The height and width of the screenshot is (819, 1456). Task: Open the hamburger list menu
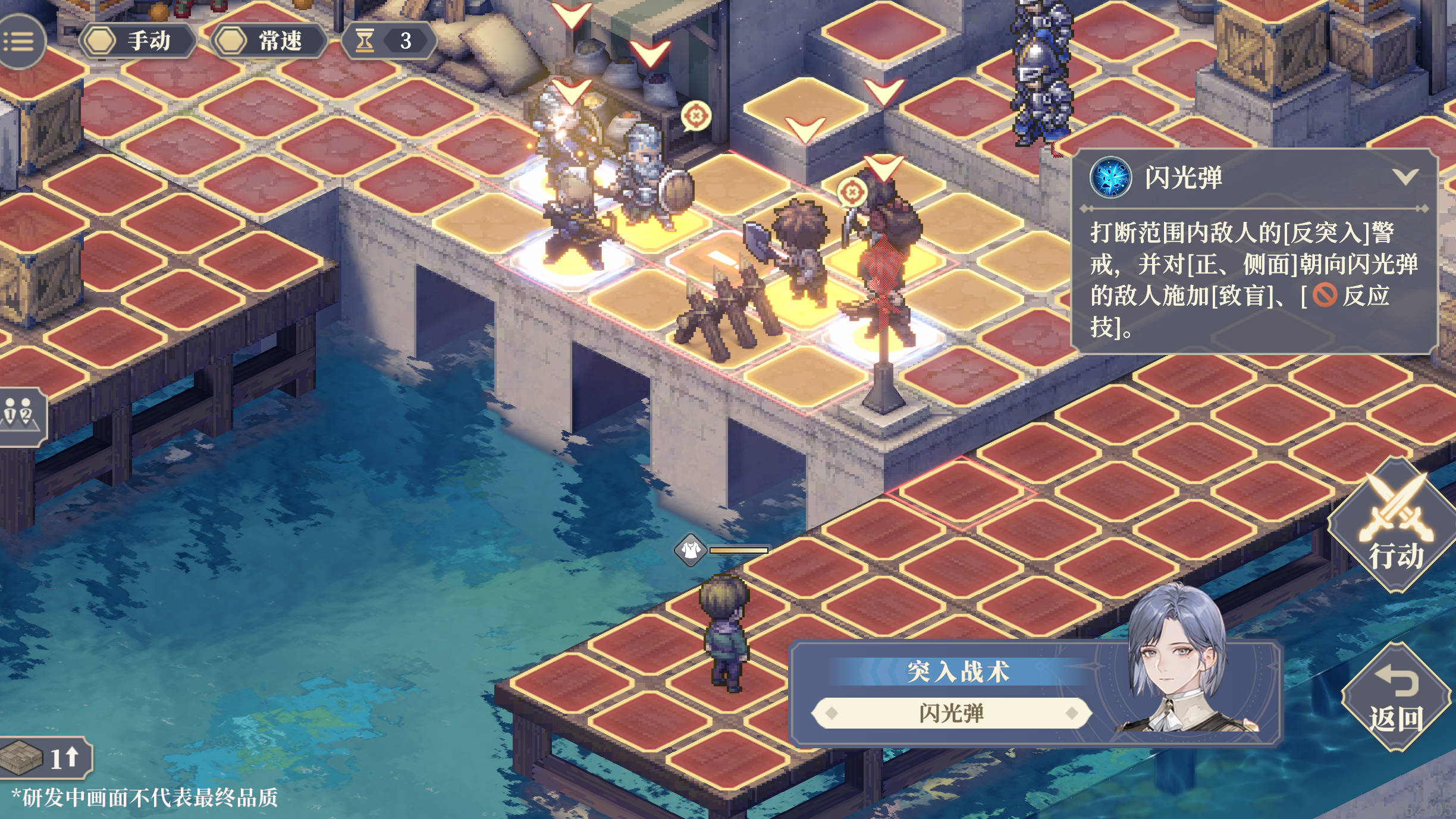(19, 41)
